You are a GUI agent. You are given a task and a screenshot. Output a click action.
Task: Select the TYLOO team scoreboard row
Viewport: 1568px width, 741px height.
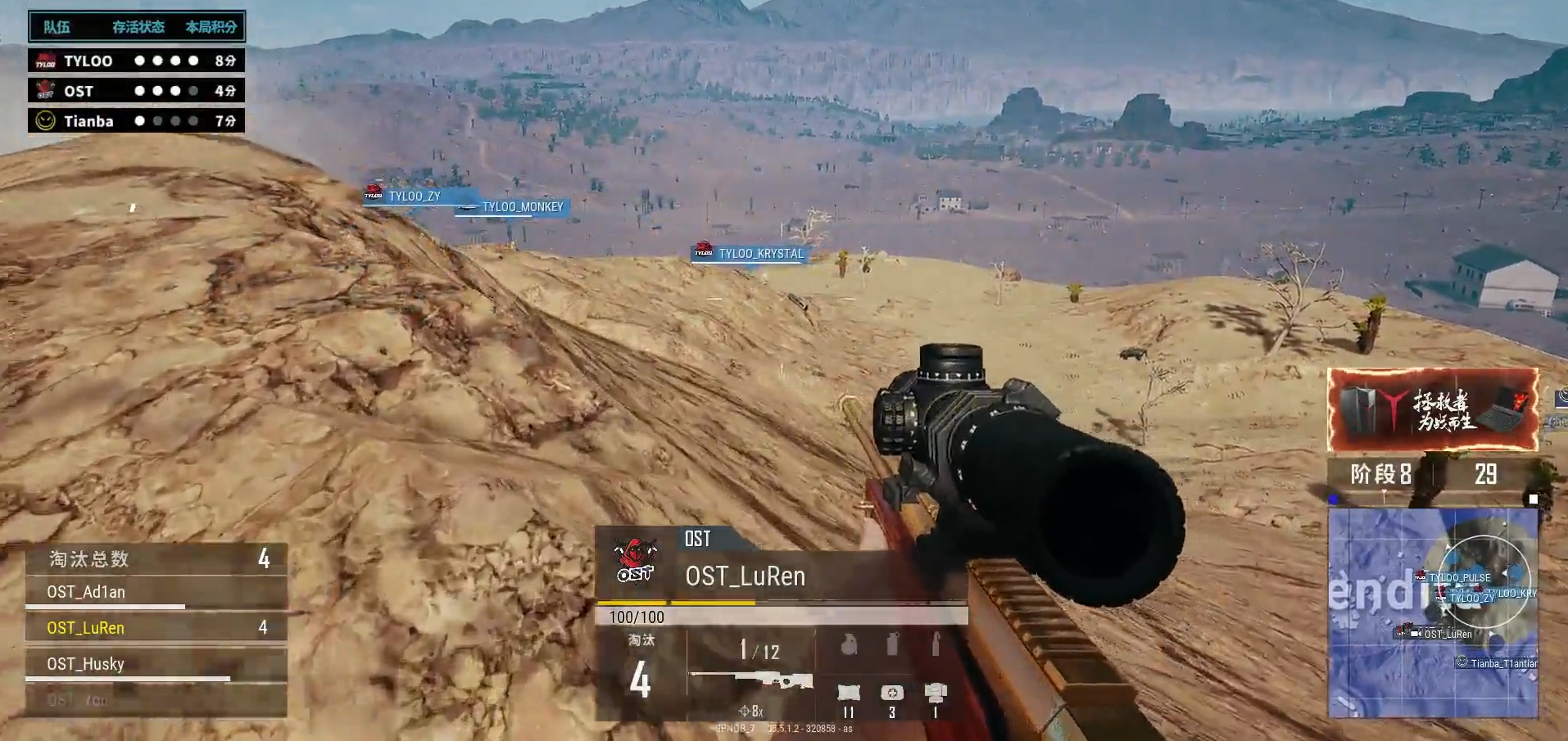tap(136, 61)
